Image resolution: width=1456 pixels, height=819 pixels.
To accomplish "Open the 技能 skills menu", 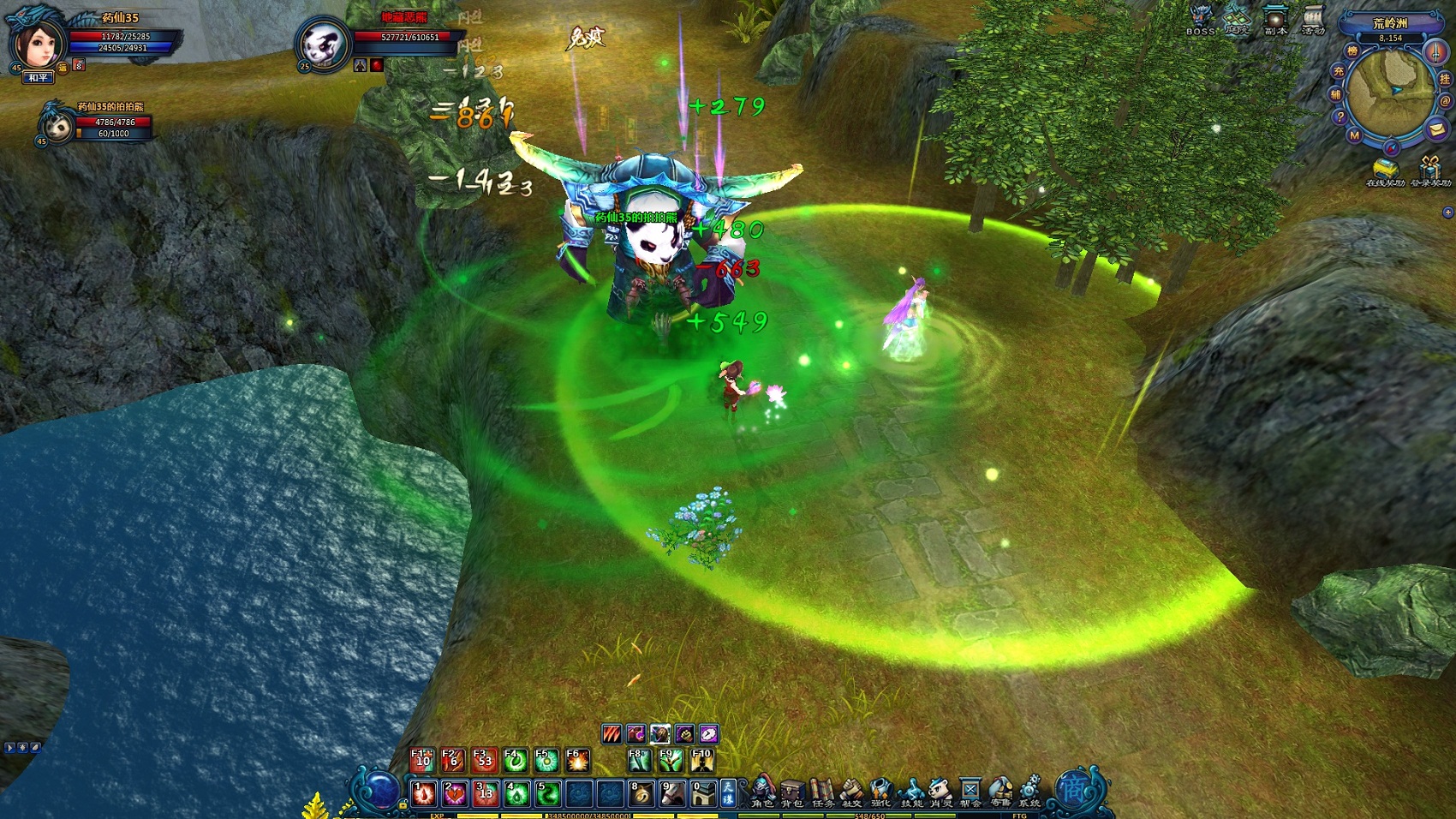I will (x=911, y=791).
